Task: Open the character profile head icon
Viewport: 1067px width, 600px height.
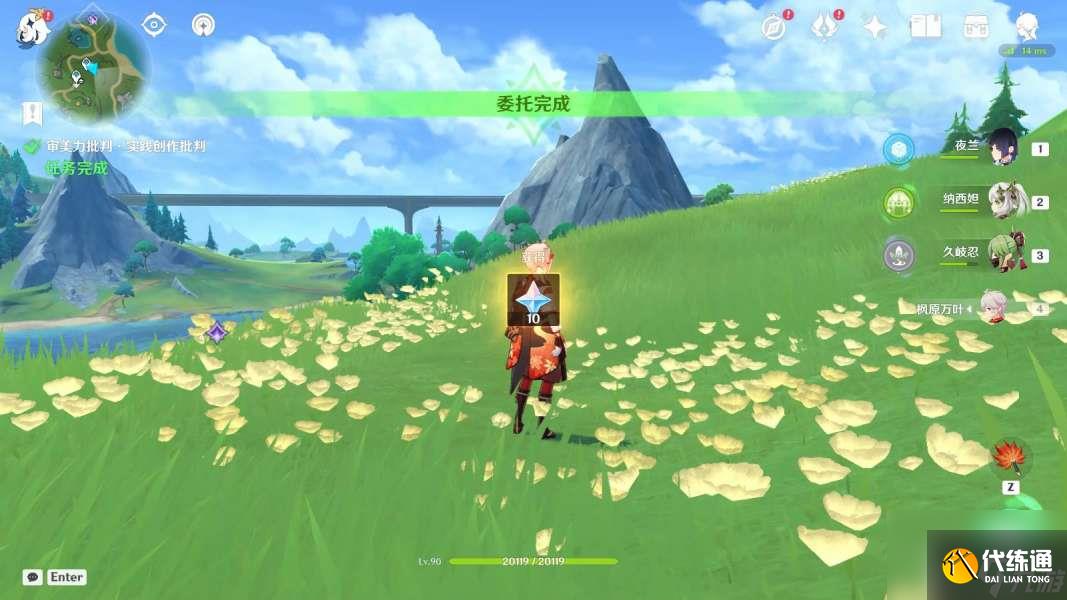Action: pyautogui.click(x=1027, y=27)
